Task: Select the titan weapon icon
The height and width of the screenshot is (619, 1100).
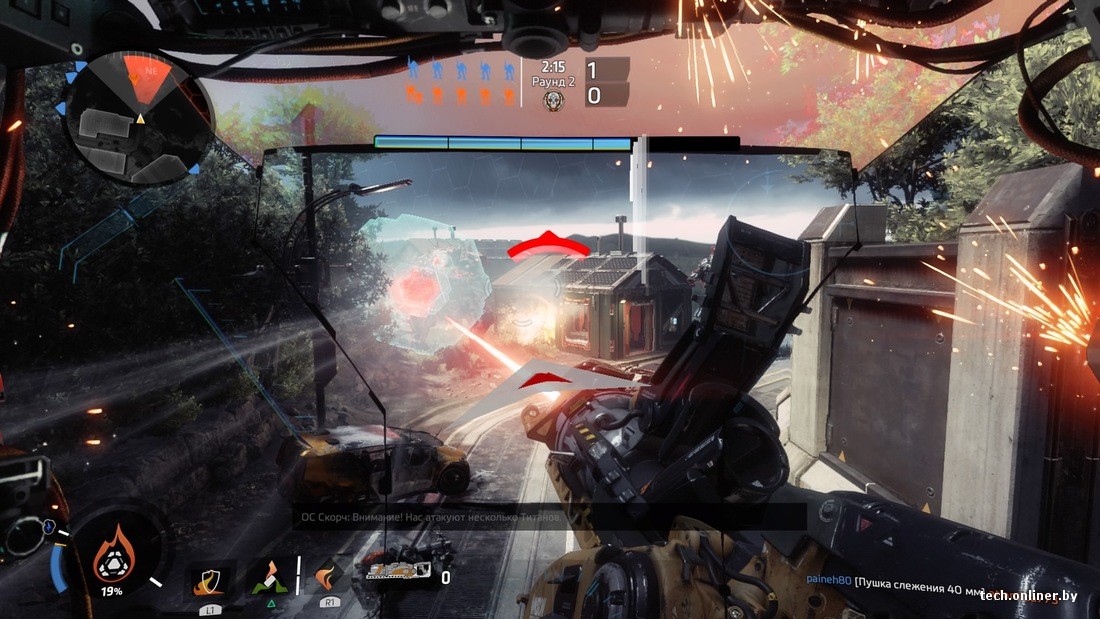Action: point(398,572)
